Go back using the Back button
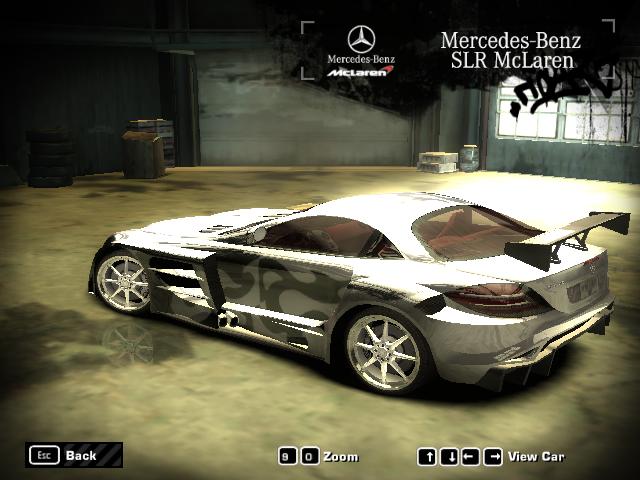 [x=74, y=455]
